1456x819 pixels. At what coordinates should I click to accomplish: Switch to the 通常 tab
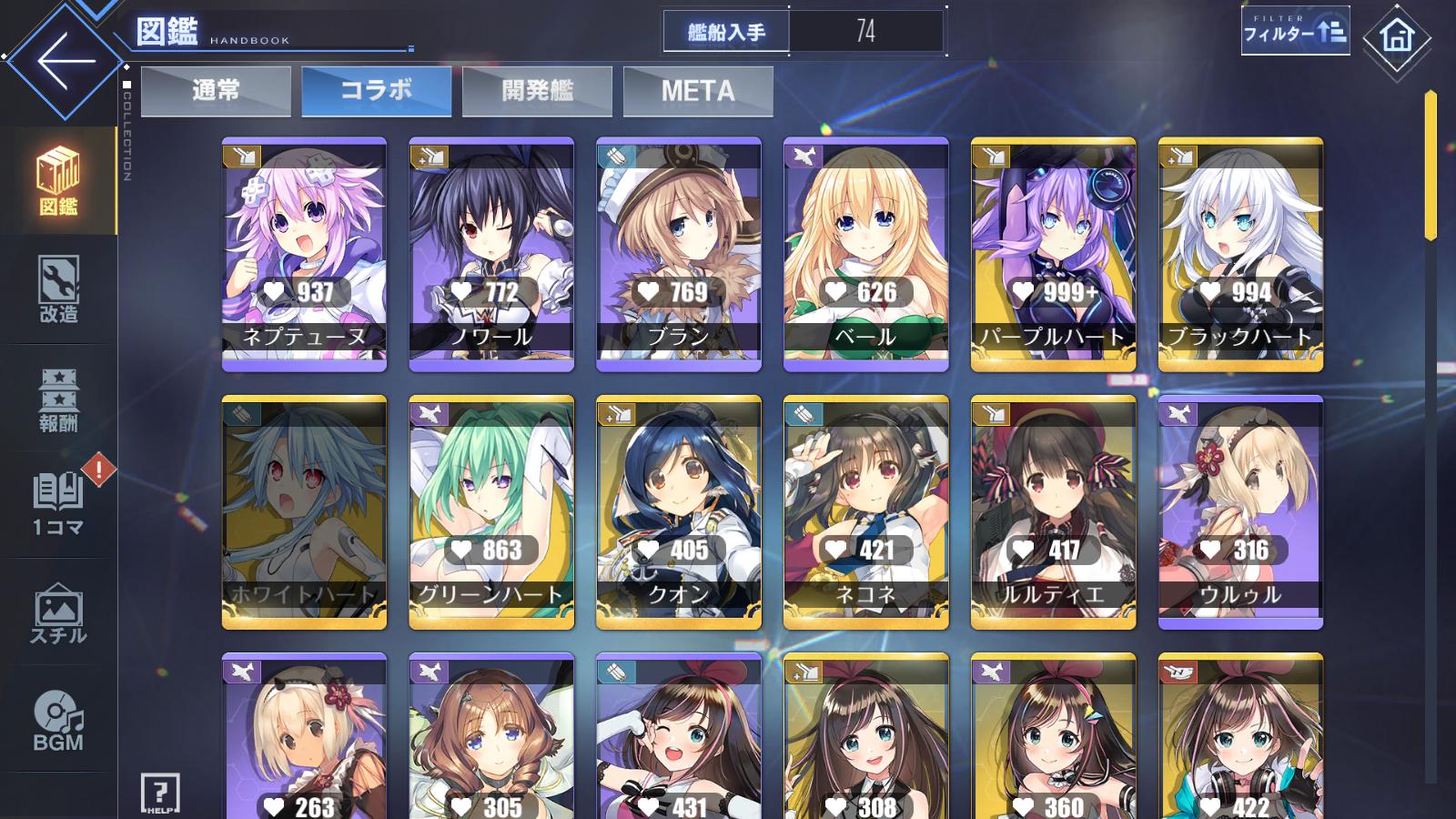pyautogui.click(x=216, y=91)
